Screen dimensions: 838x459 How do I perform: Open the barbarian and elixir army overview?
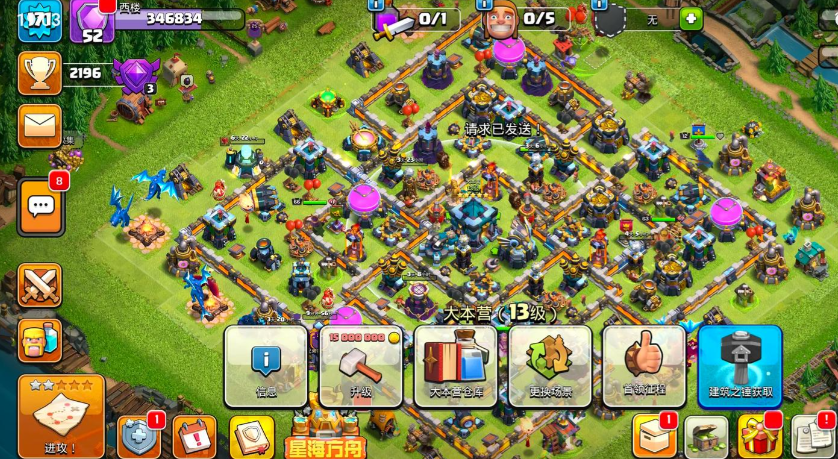pyautogui.click(x=40, y=340)
